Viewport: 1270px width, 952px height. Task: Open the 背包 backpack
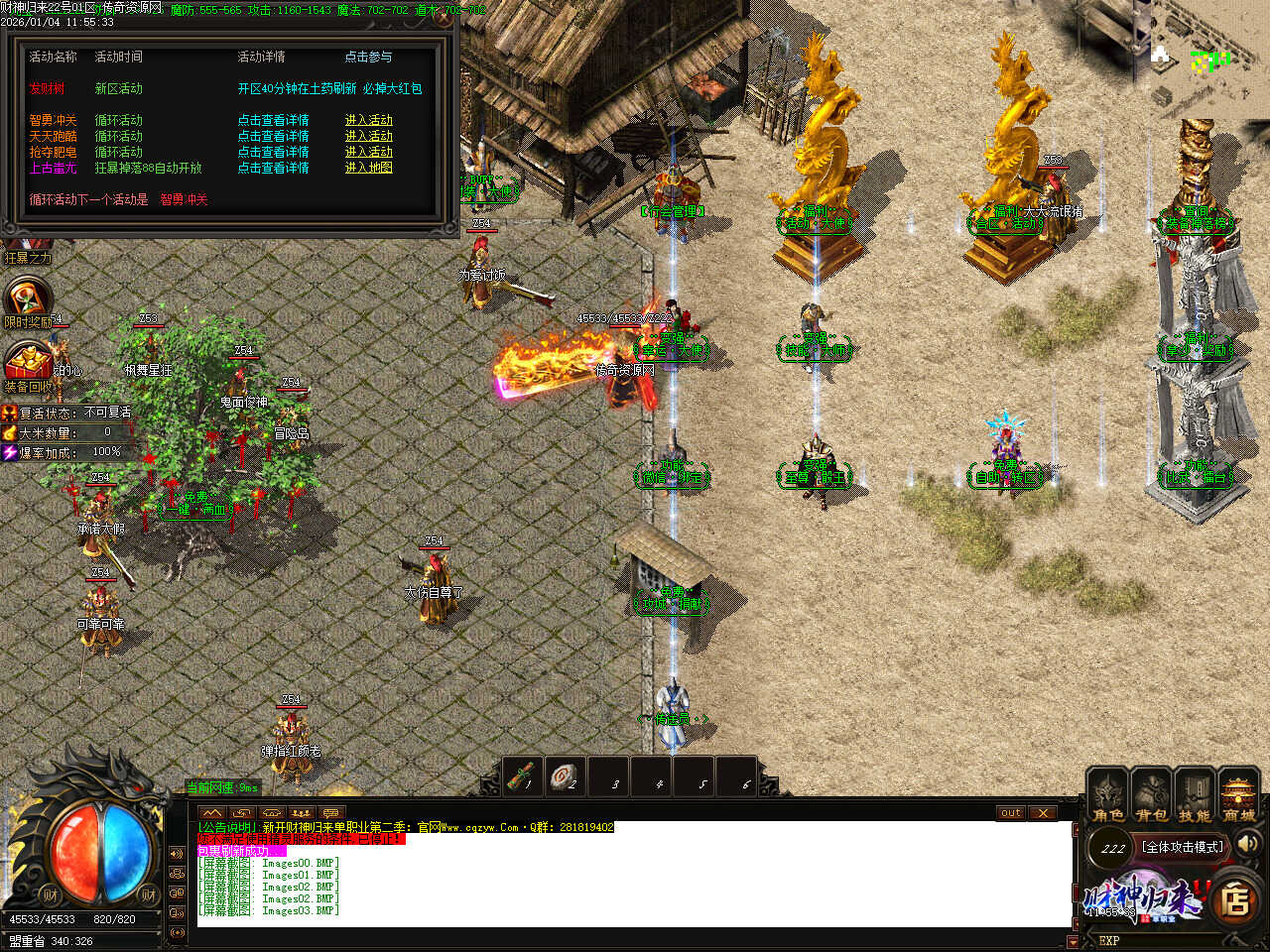[1151, 795]
